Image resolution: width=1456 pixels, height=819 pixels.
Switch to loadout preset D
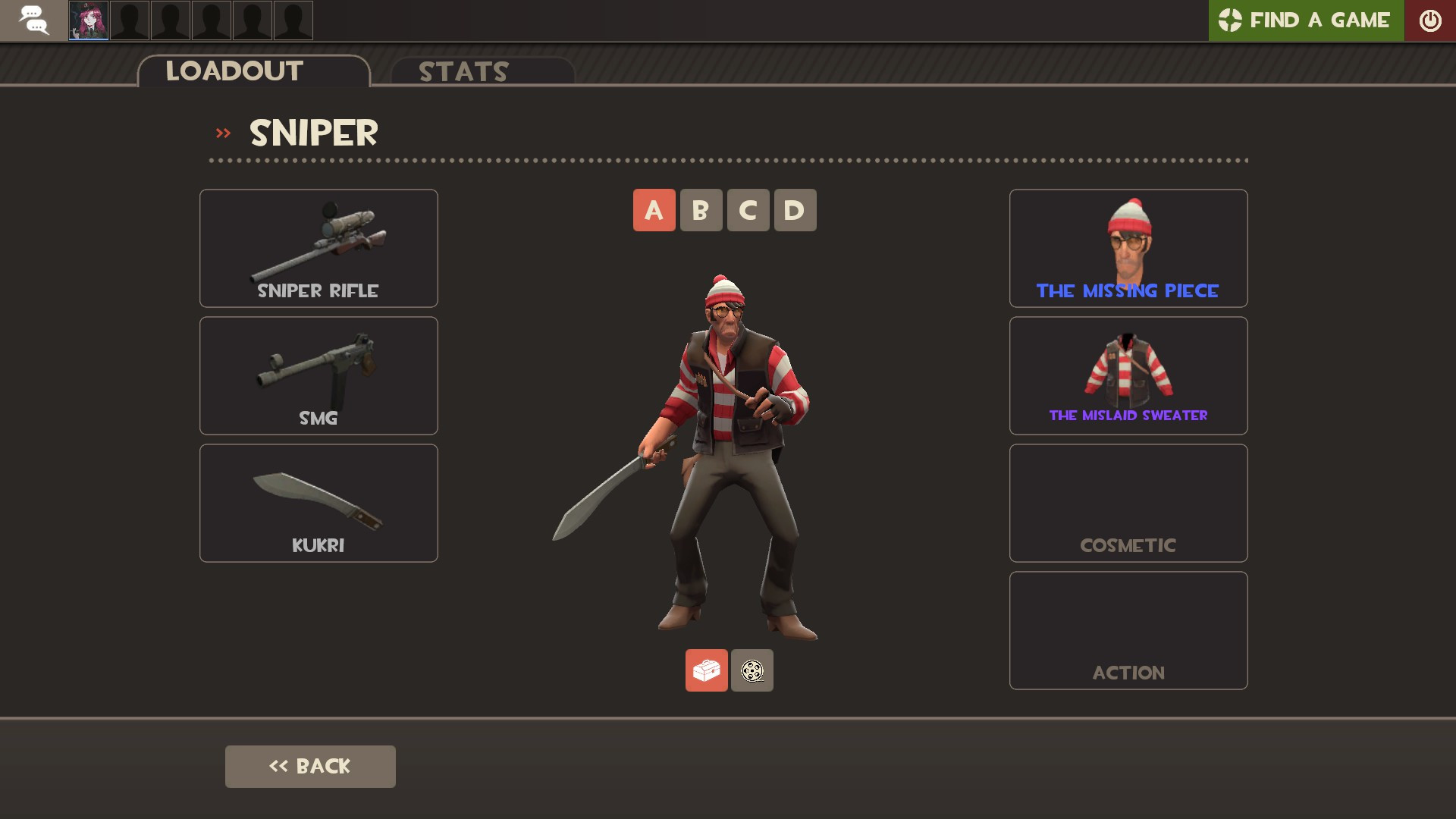pyautogui.click(x=795, y=210)
